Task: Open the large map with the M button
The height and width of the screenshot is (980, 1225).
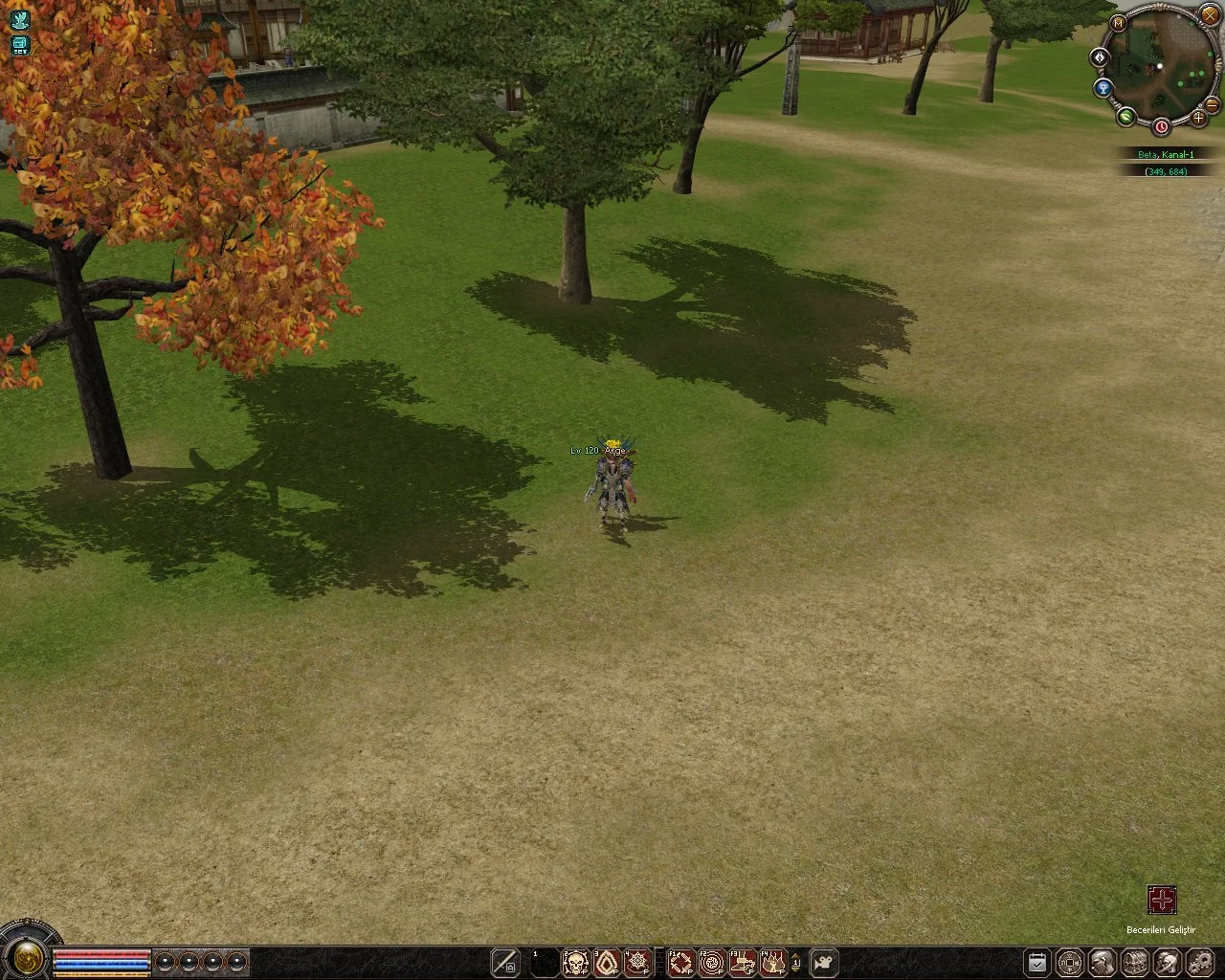Action: pos(1118,21)
